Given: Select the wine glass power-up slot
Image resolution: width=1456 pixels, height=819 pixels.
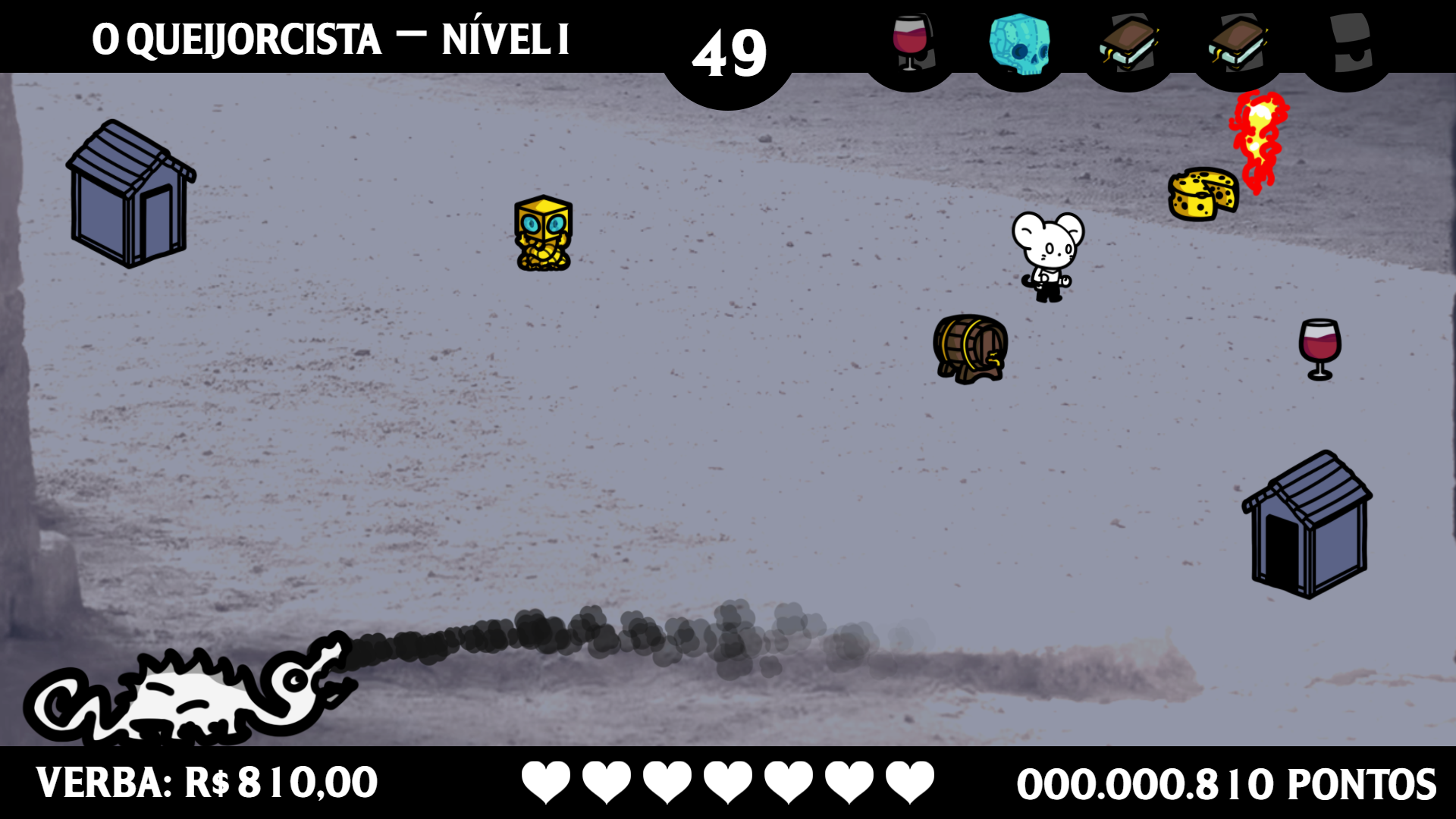Looking at the screenshot, I should coord(911,42).
